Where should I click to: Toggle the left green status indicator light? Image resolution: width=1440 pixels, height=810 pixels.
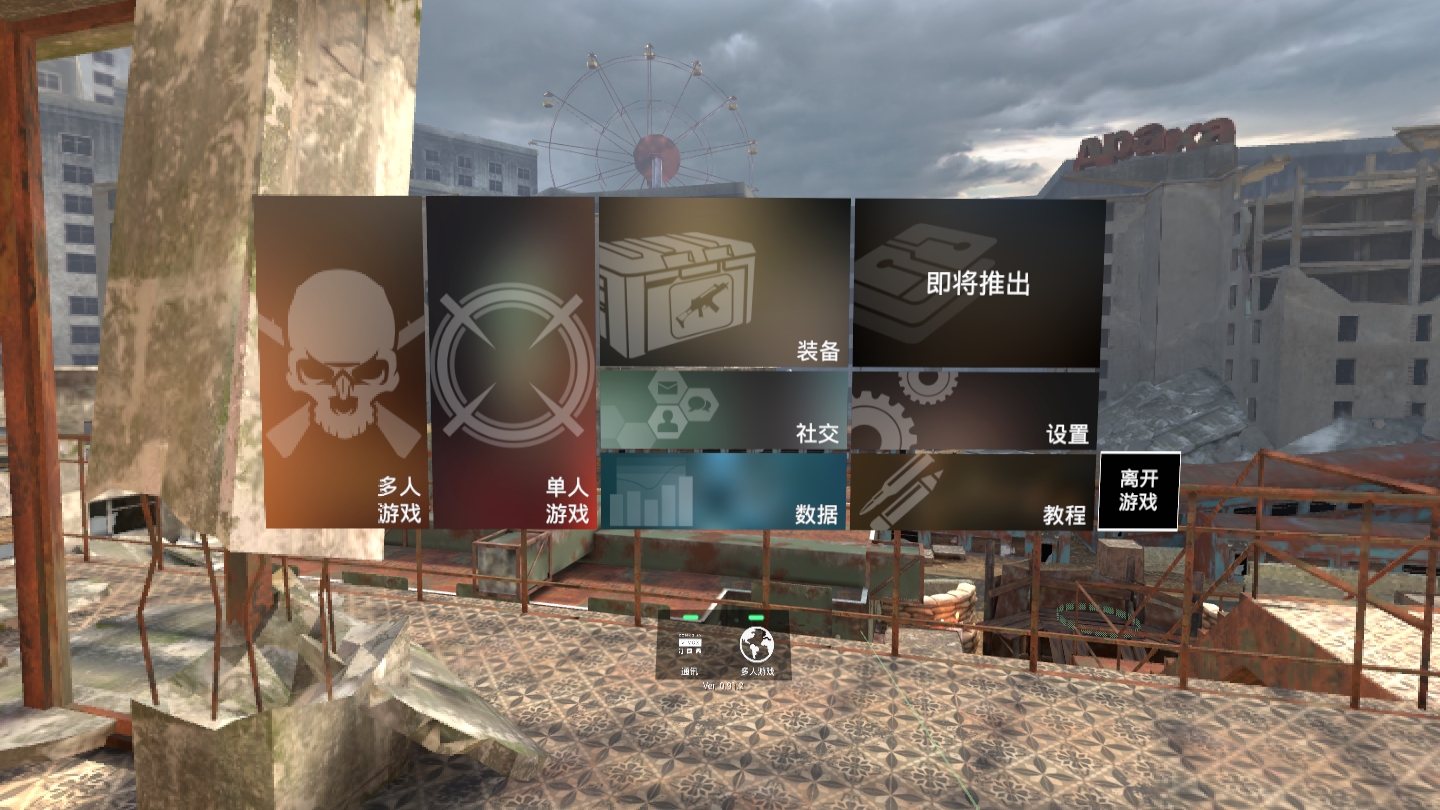tap(691, 619)
